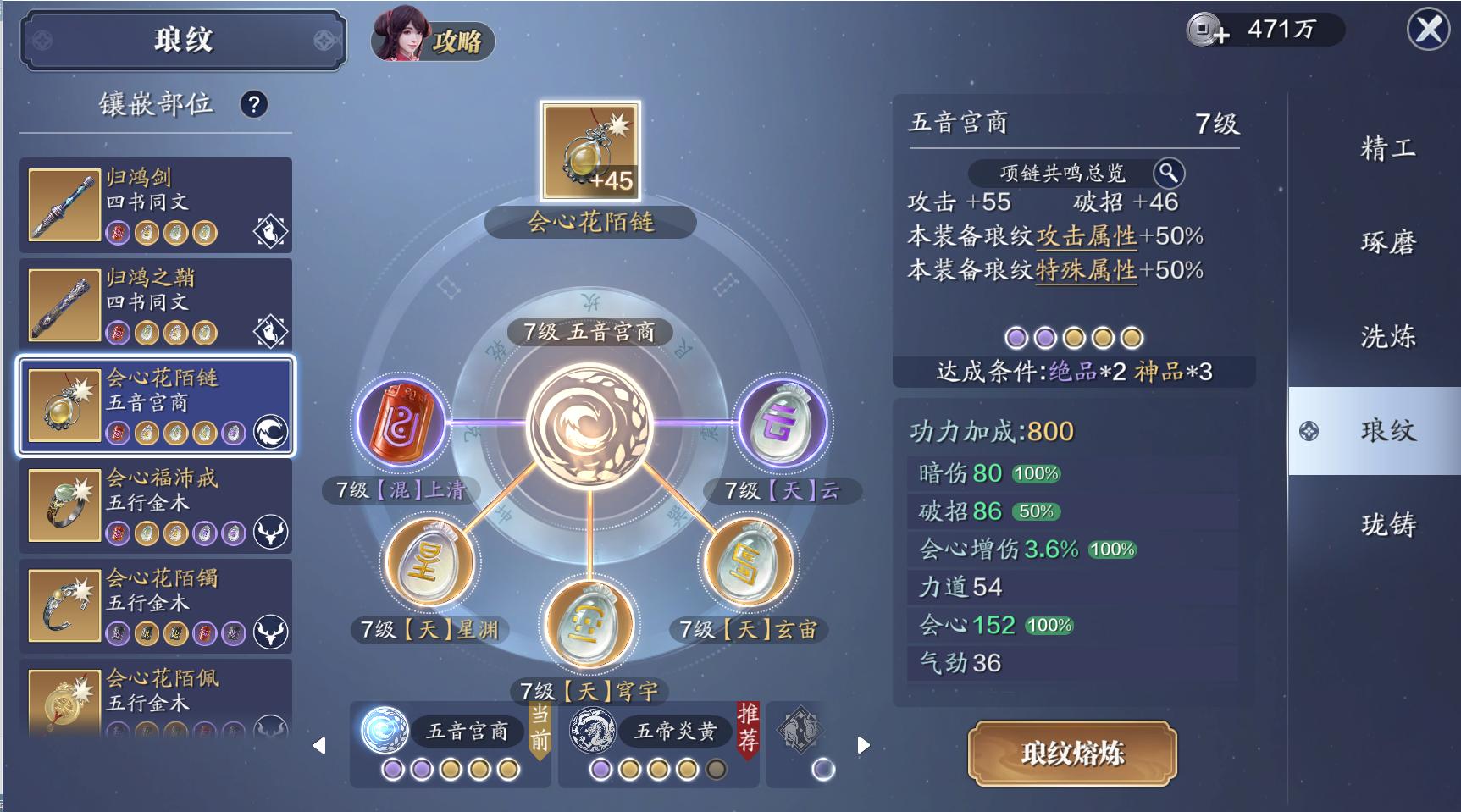1461x812 pixels.
Task: Click the left arrow of the set carousel
Action: tap(320, 746)
